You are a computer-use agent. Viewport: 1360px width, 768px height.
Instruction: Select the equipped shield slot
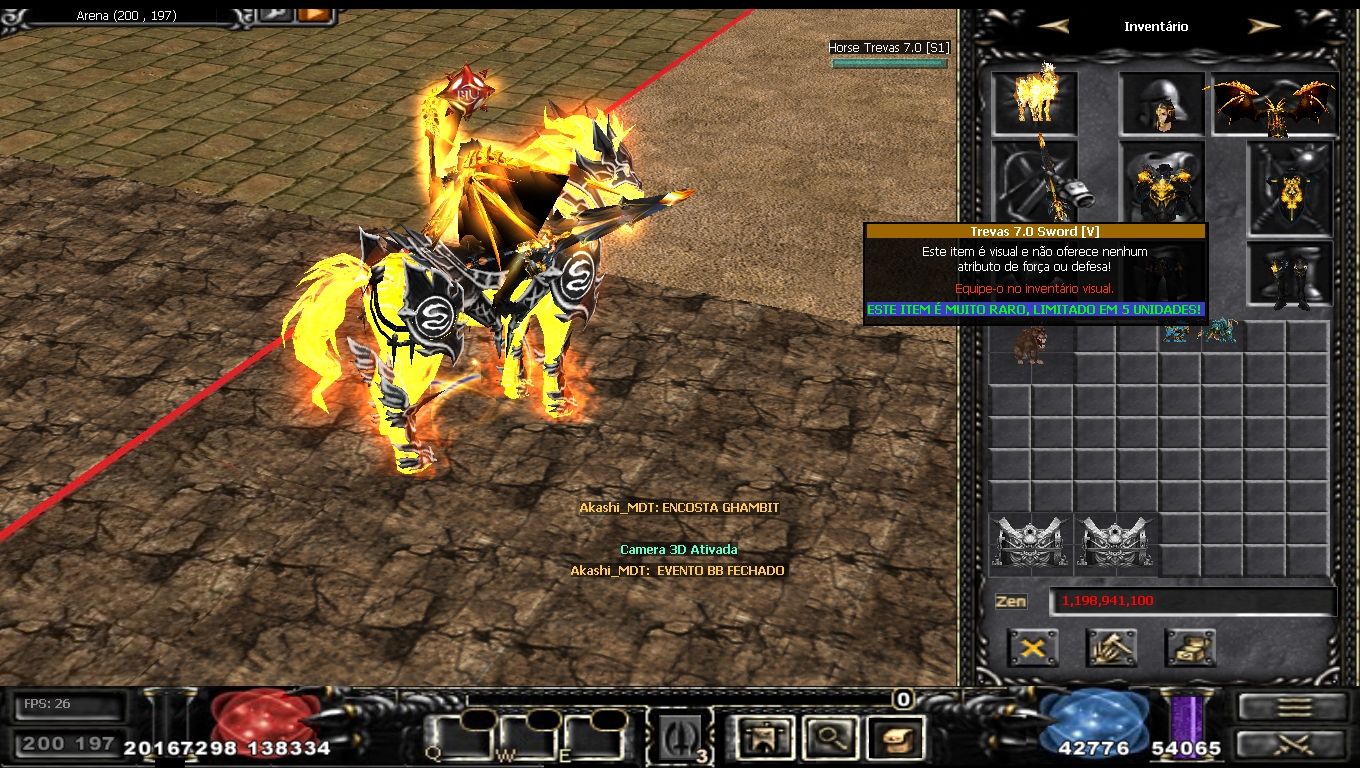point(1289,185)
